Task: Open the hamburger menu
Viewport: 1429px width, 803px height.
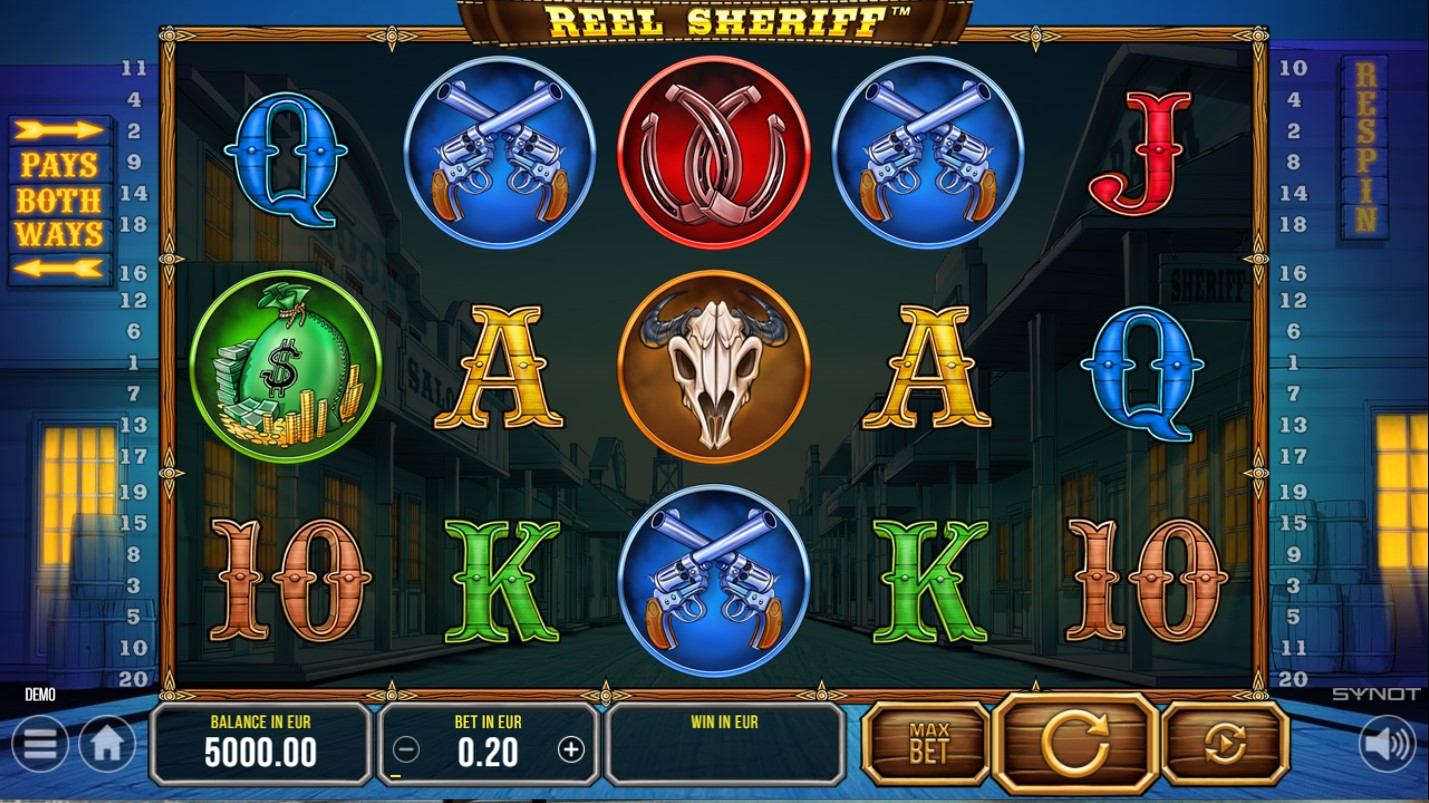Action: [x=39, y=745]
